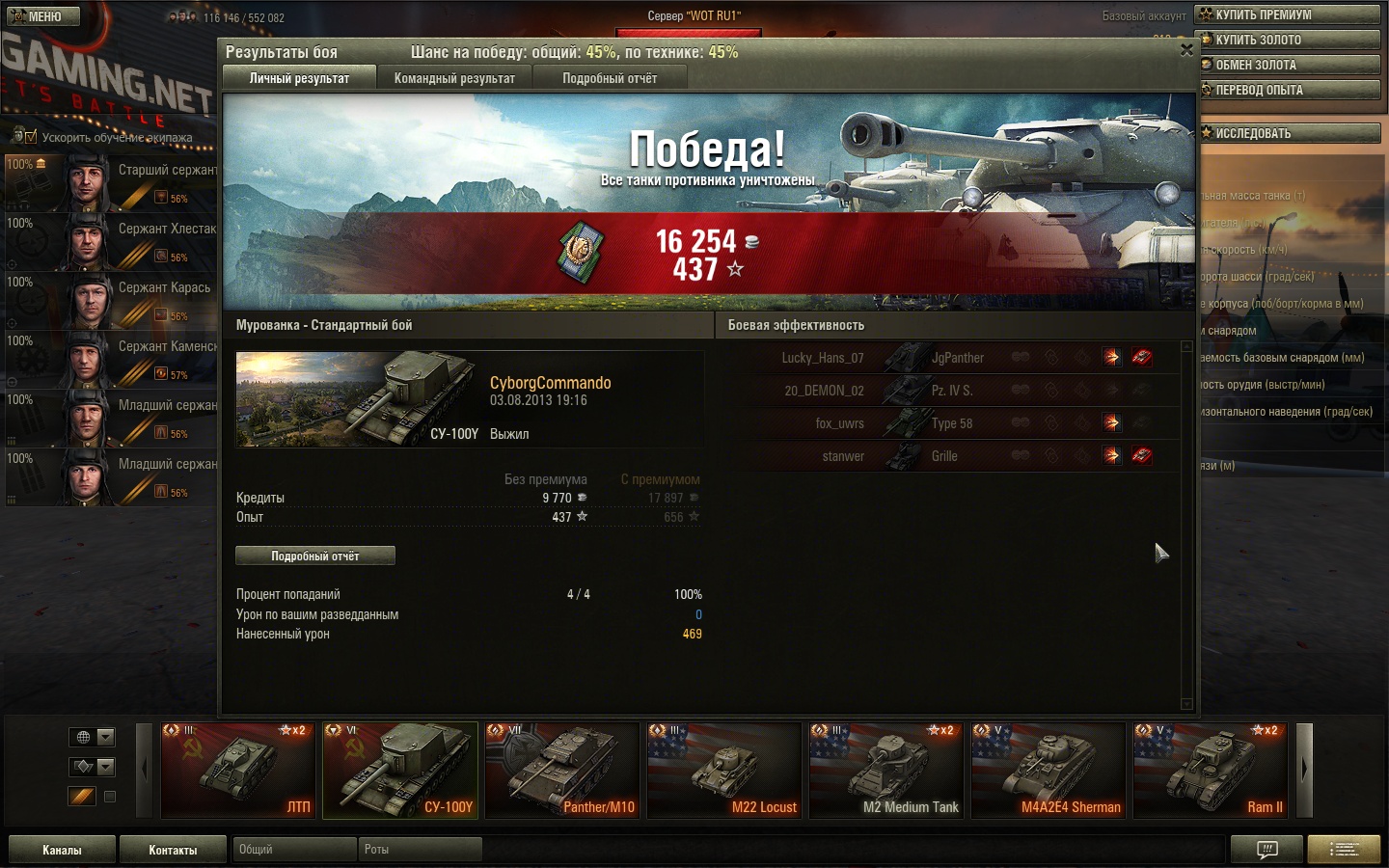Open the Подробный отчёт tab
This screenshot has height=868, width=1389.
coord(610,78)
